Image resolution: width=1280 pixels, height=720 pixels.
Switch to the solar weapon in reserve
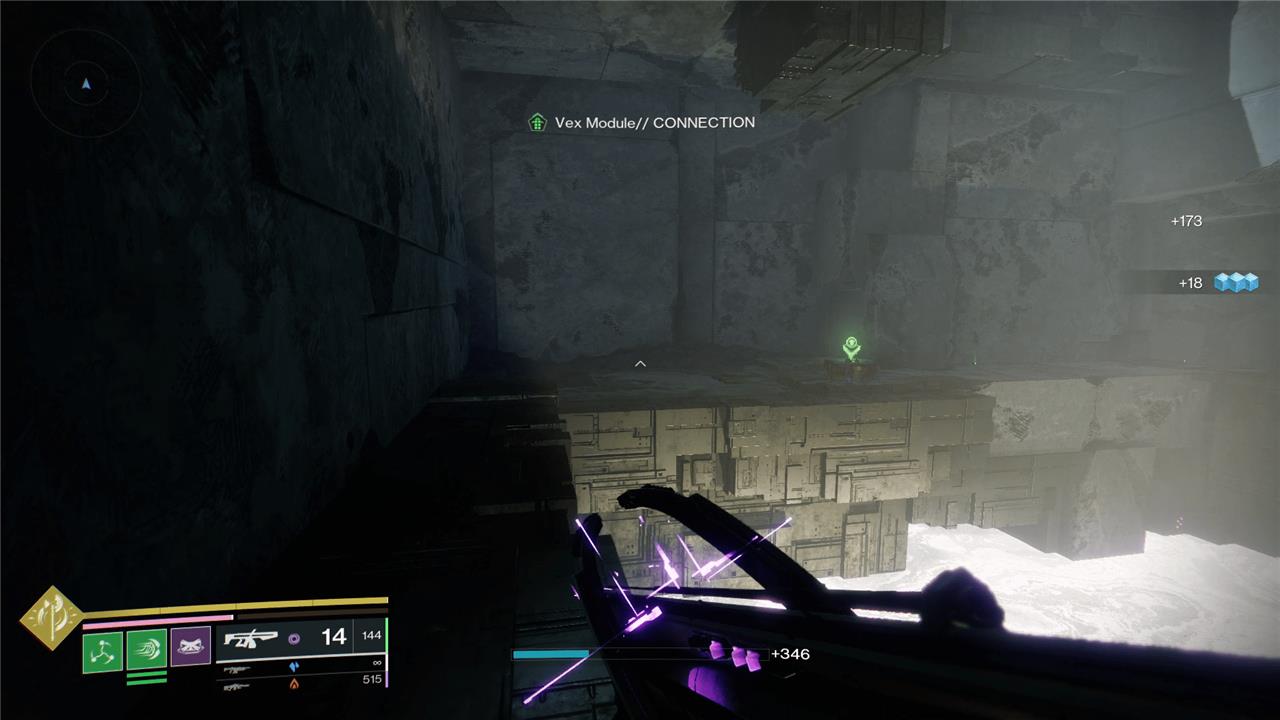tap(238, 686)
